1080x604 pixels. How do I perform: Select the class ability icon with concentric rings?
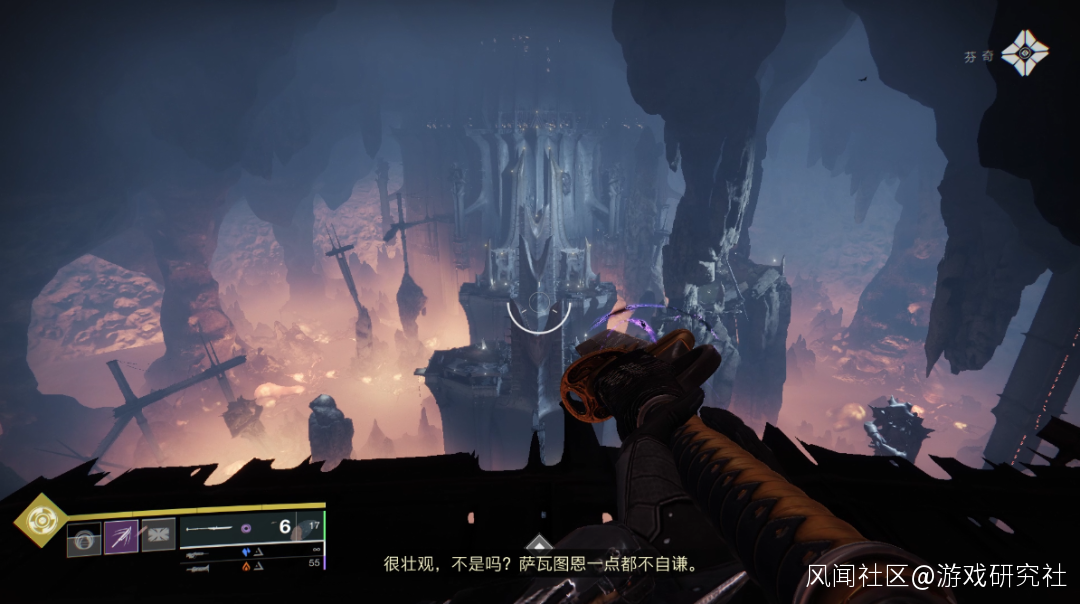coord(83,540)
